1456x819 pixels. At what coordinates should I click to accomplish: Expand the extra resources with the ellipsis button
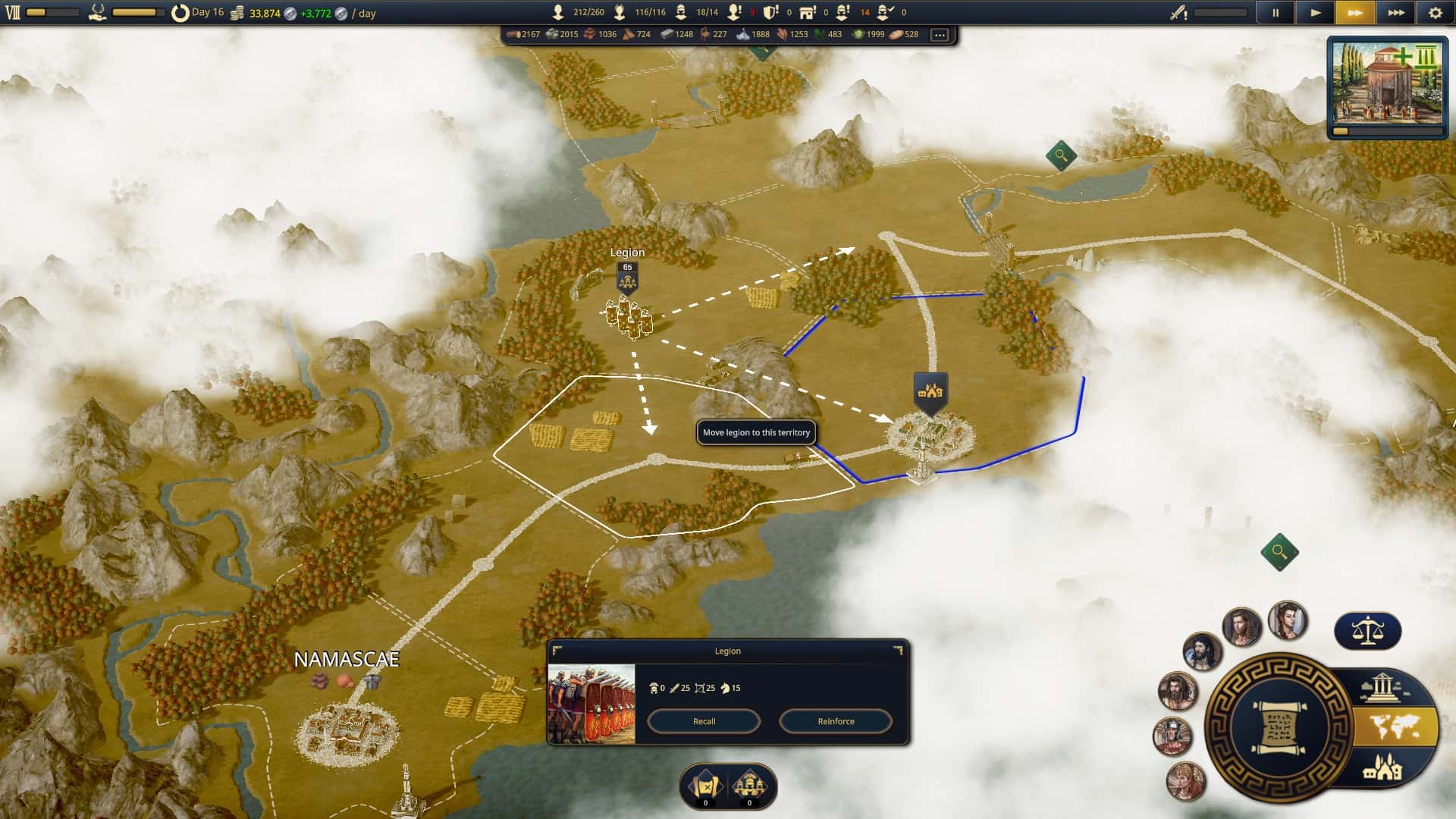click(x=940, y=34)
